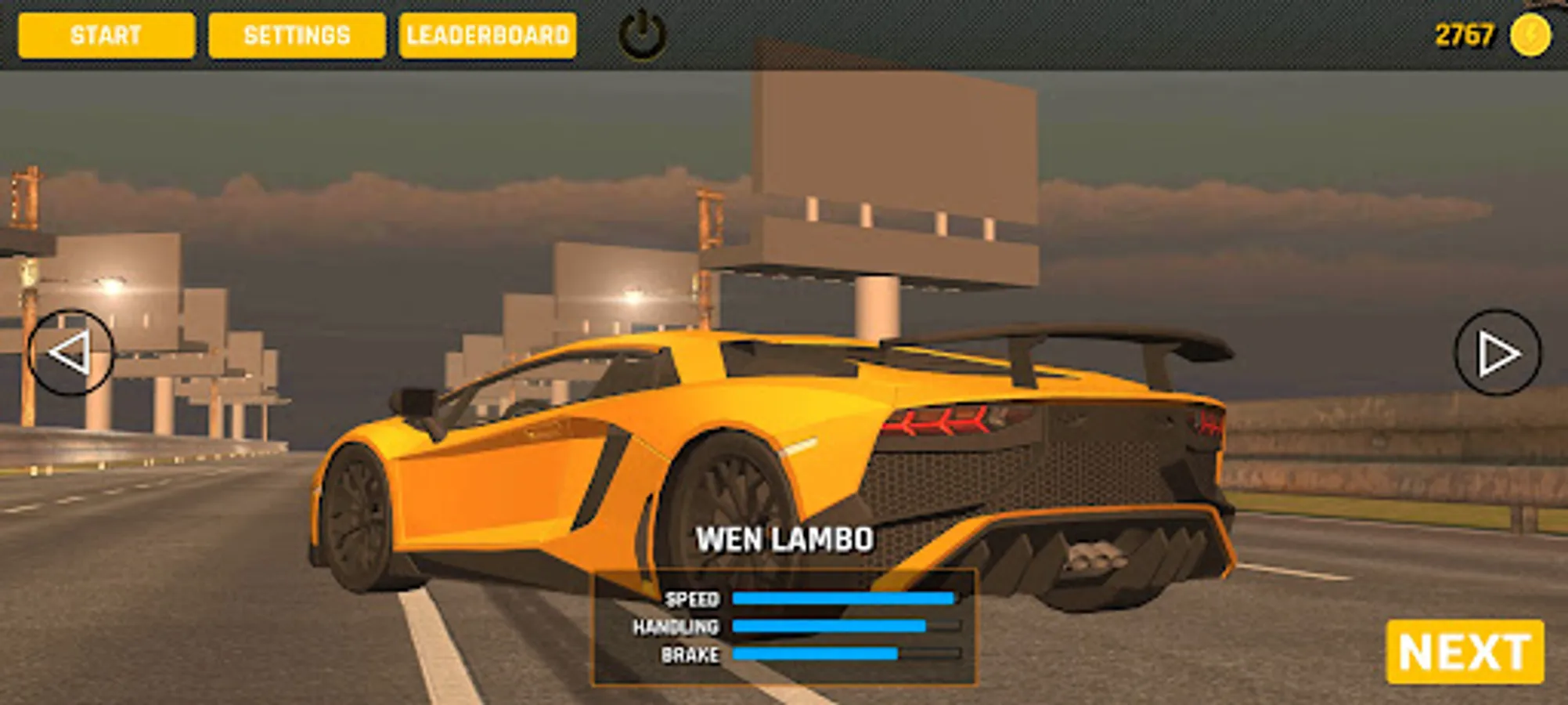Viewport: 1568px width, 705px height.
Task: Open the SETTINGS menu
Action: pyautogui.click(x=295, y=34)
